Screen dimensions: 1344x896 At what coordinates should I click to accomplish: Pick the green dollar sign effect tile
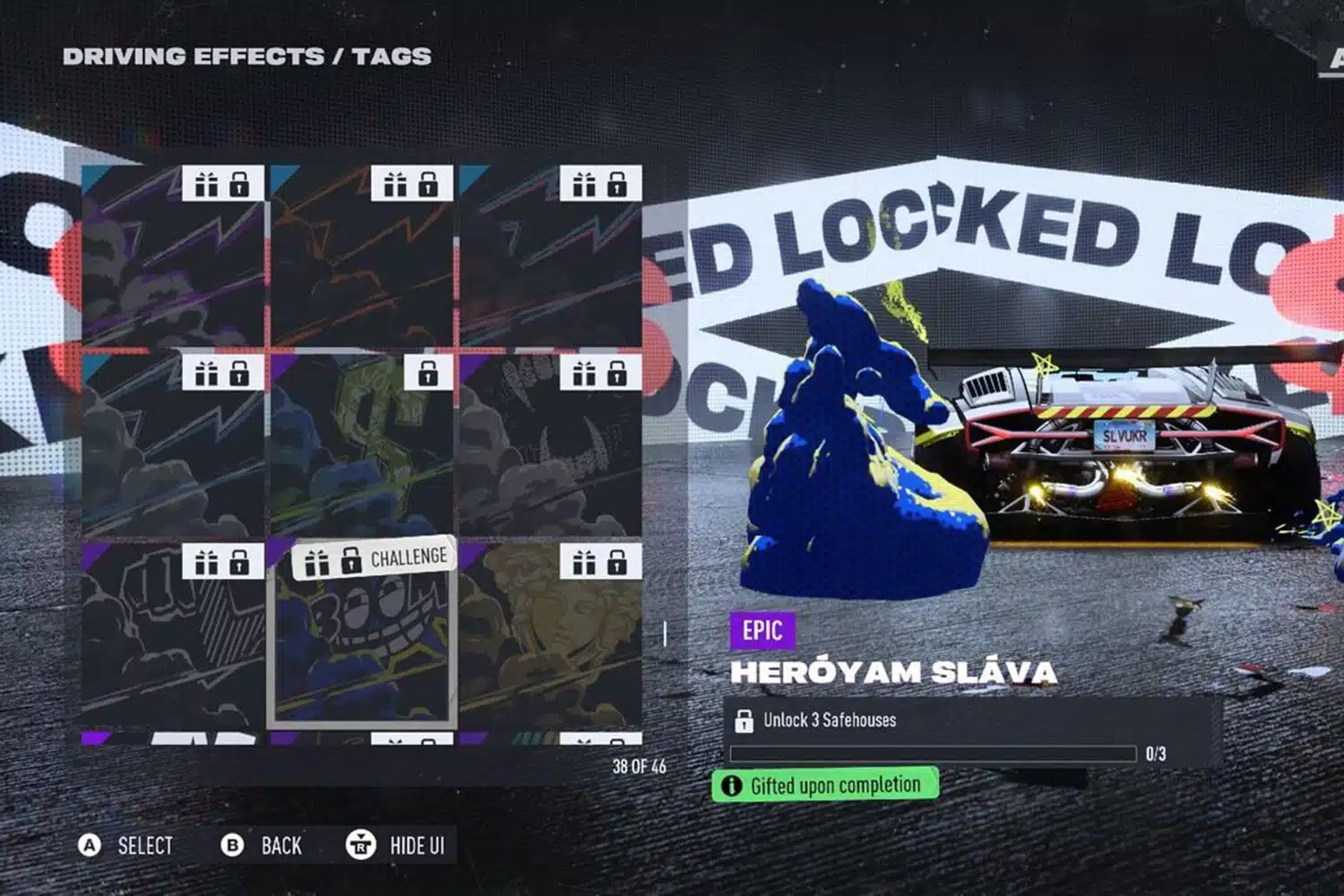coord(362,445)
